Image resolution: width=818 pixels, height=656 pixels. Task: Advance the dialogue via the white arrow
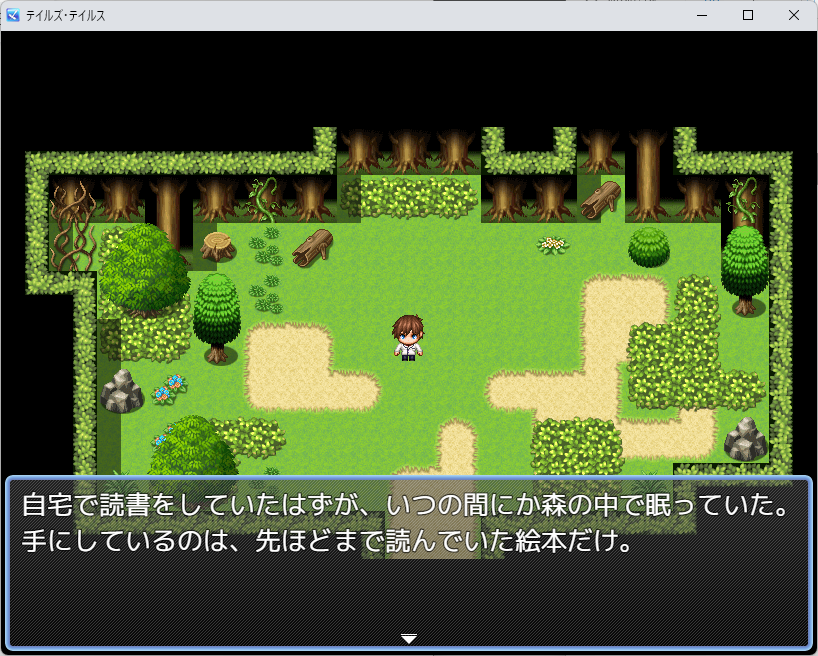coord(408,638)
